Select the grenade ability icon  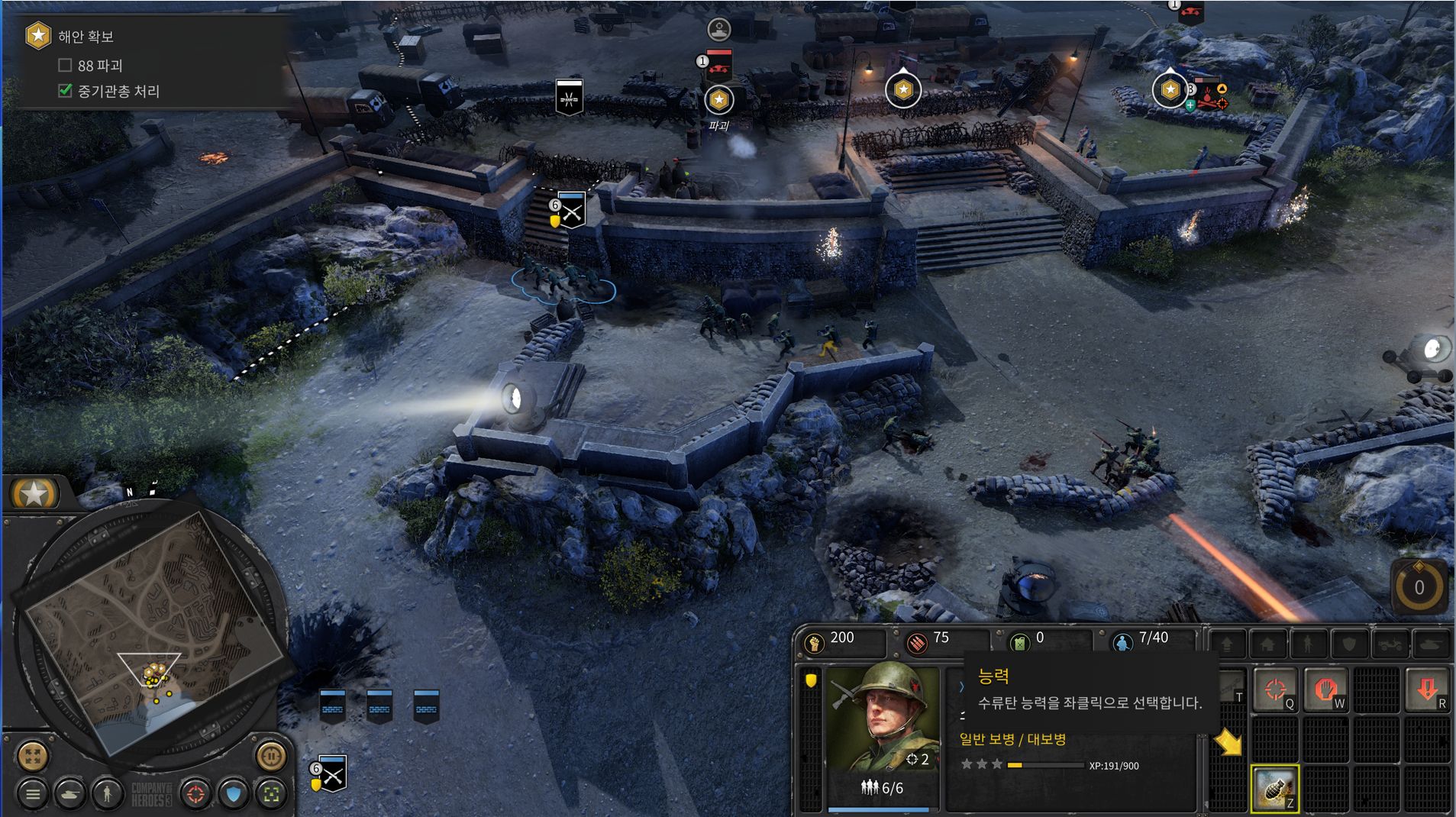coord(1274,789)
